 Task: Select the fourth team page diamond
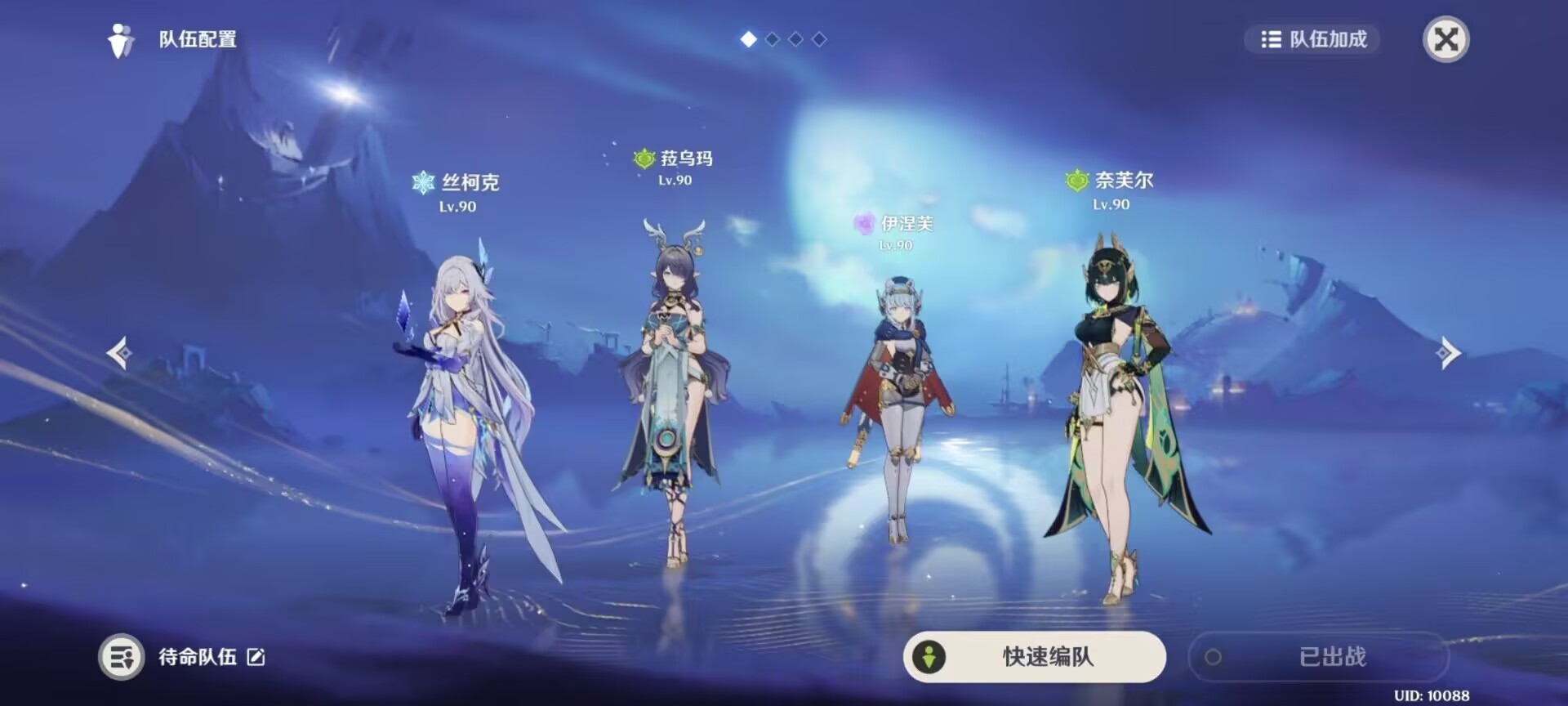tap(819, 38)
